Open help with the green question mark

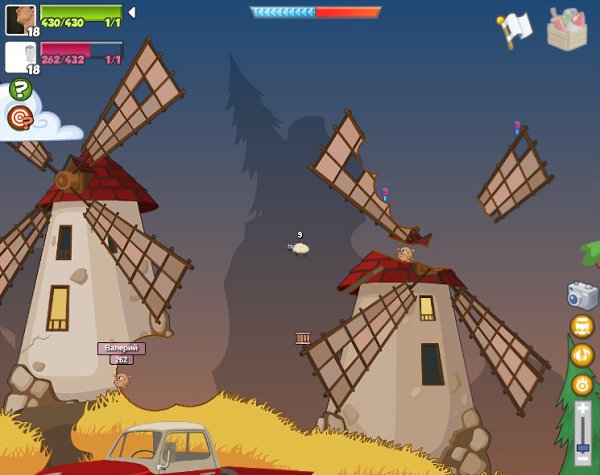point(20,89)
